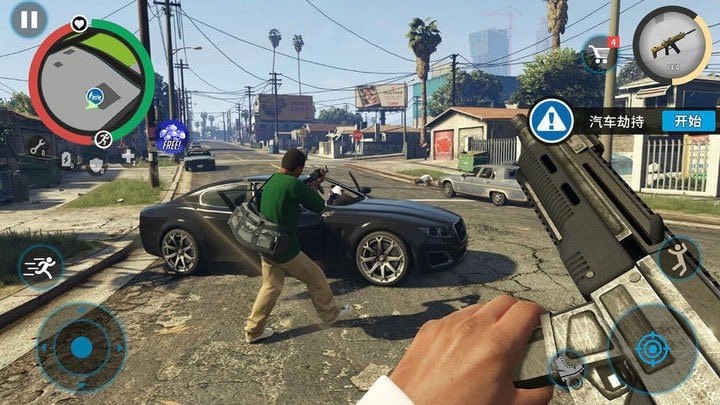Select the golden rifle weapon icon
The height and width of the screenshot is (405, 720).
pyautogui.click(x=672, y=45)
